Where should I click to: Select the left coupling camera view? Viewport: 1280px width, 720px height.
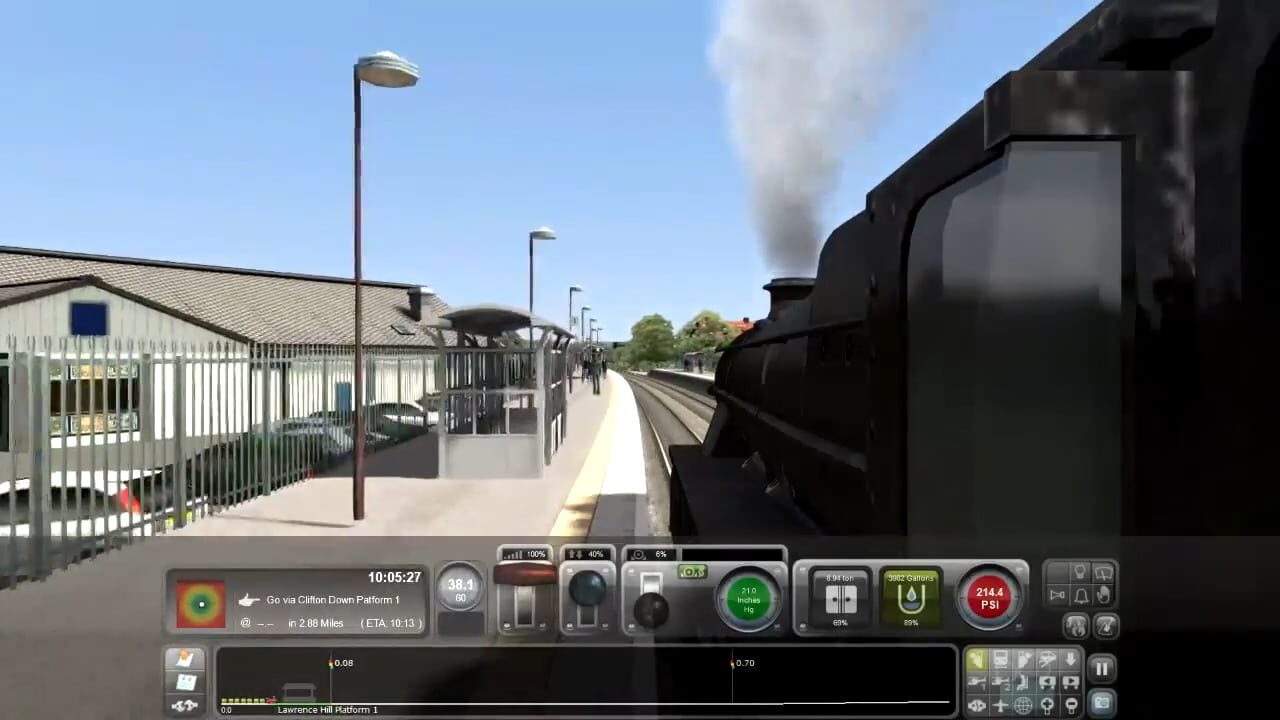1046,682
